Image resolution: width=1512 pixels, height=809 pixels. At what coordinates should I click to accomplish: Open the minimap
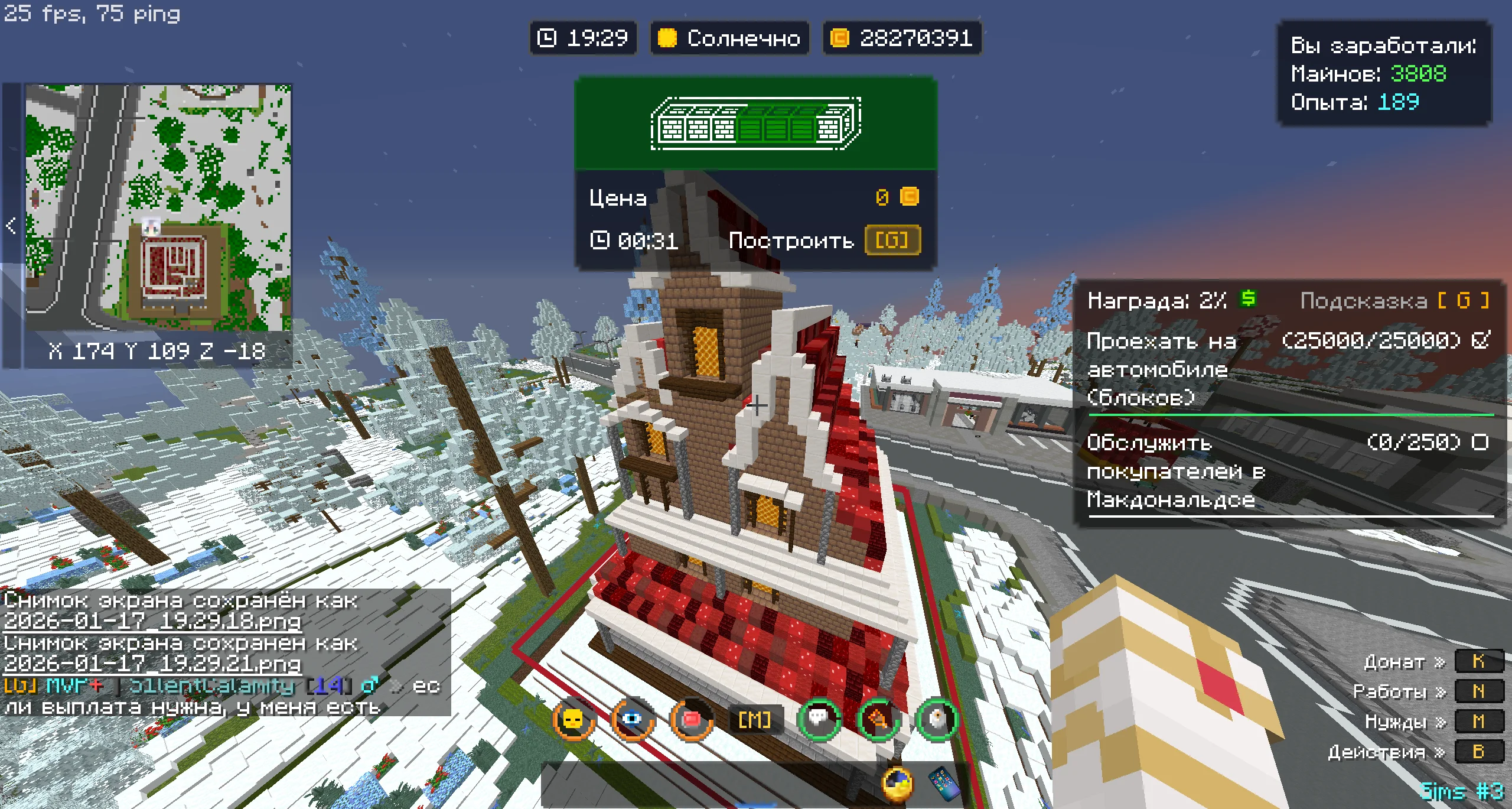(x=158, y=207)
